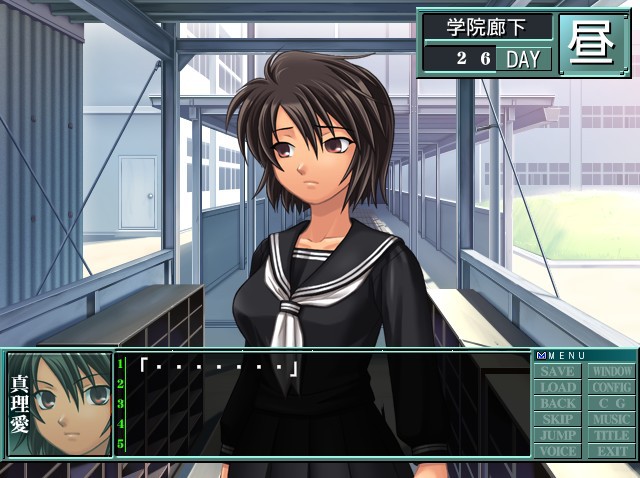Activate the SKIP button
640x478 pixels.
tap(558, 419)
